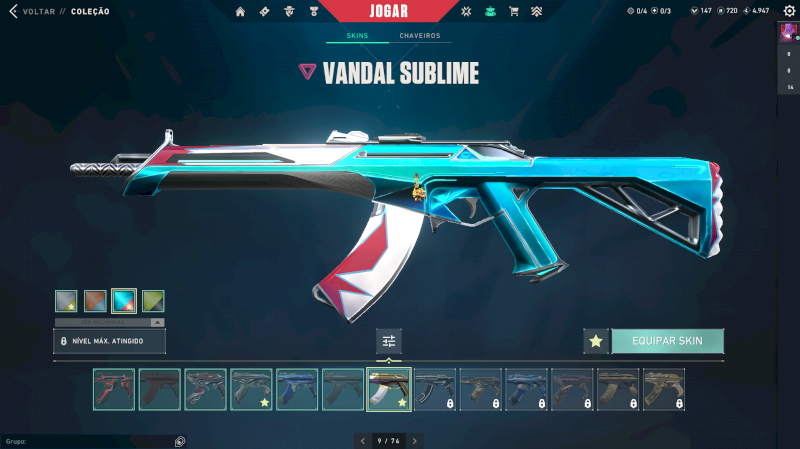This screenshot has width=800, height=449.
Task: Pick the grey starred color variant
Action: tap(66, 301)
